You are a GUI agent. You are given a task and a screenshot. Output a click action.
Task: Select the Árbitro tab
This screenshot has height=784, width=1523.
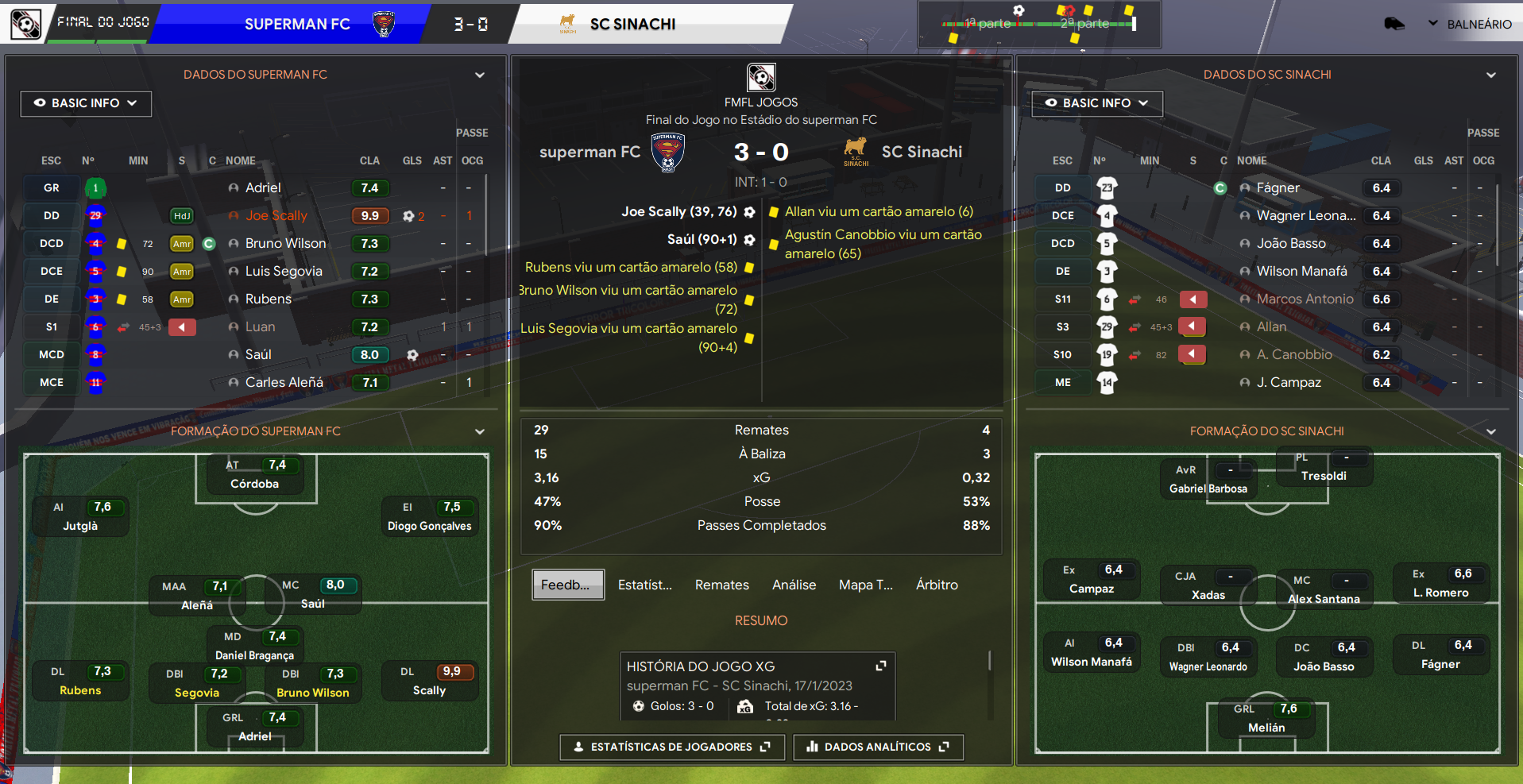coord(937,585)
